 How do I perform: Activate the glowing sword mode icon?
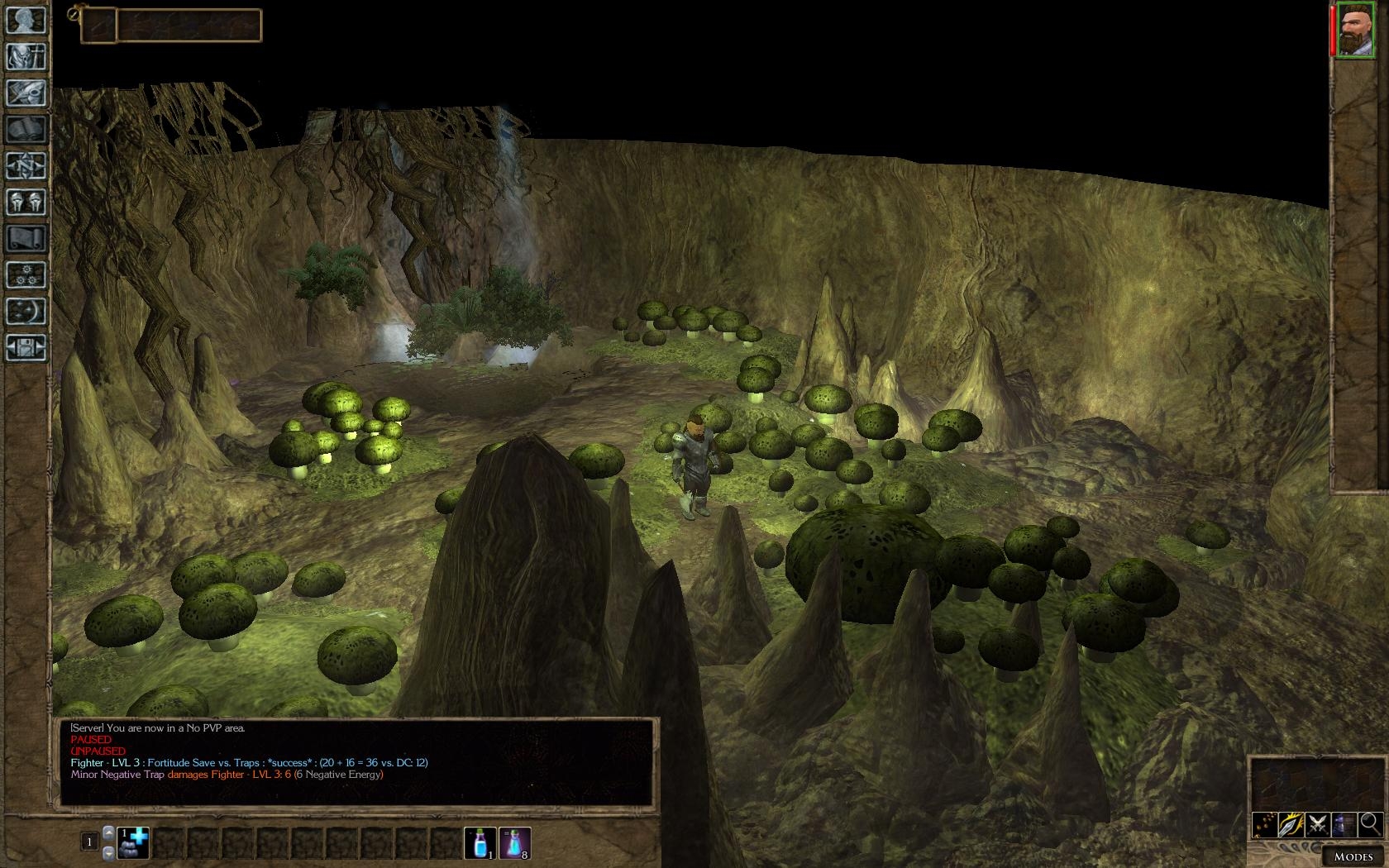pyautogui.click(x=1291, y=823)
